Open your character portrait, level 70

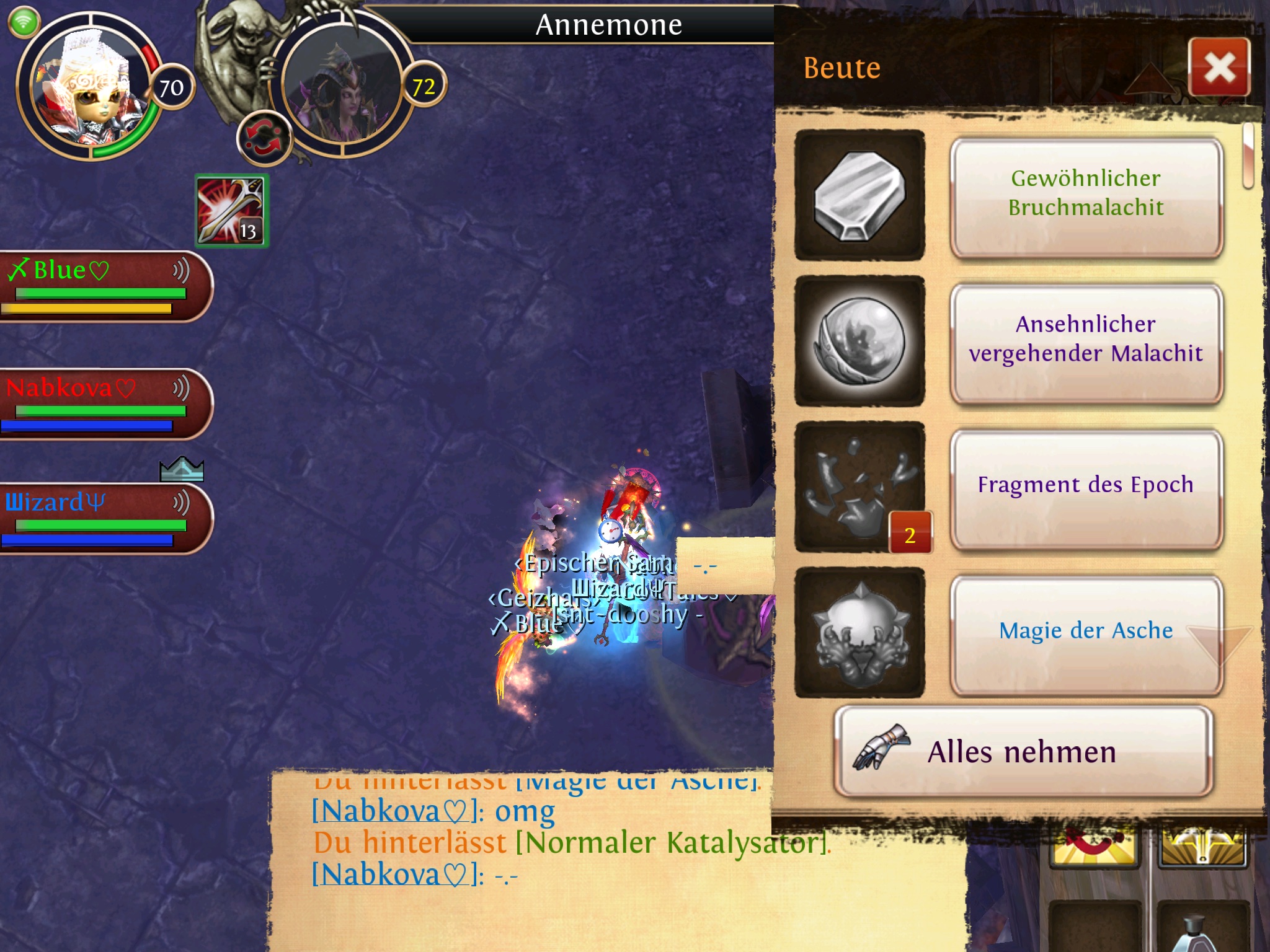click(90, 87)
